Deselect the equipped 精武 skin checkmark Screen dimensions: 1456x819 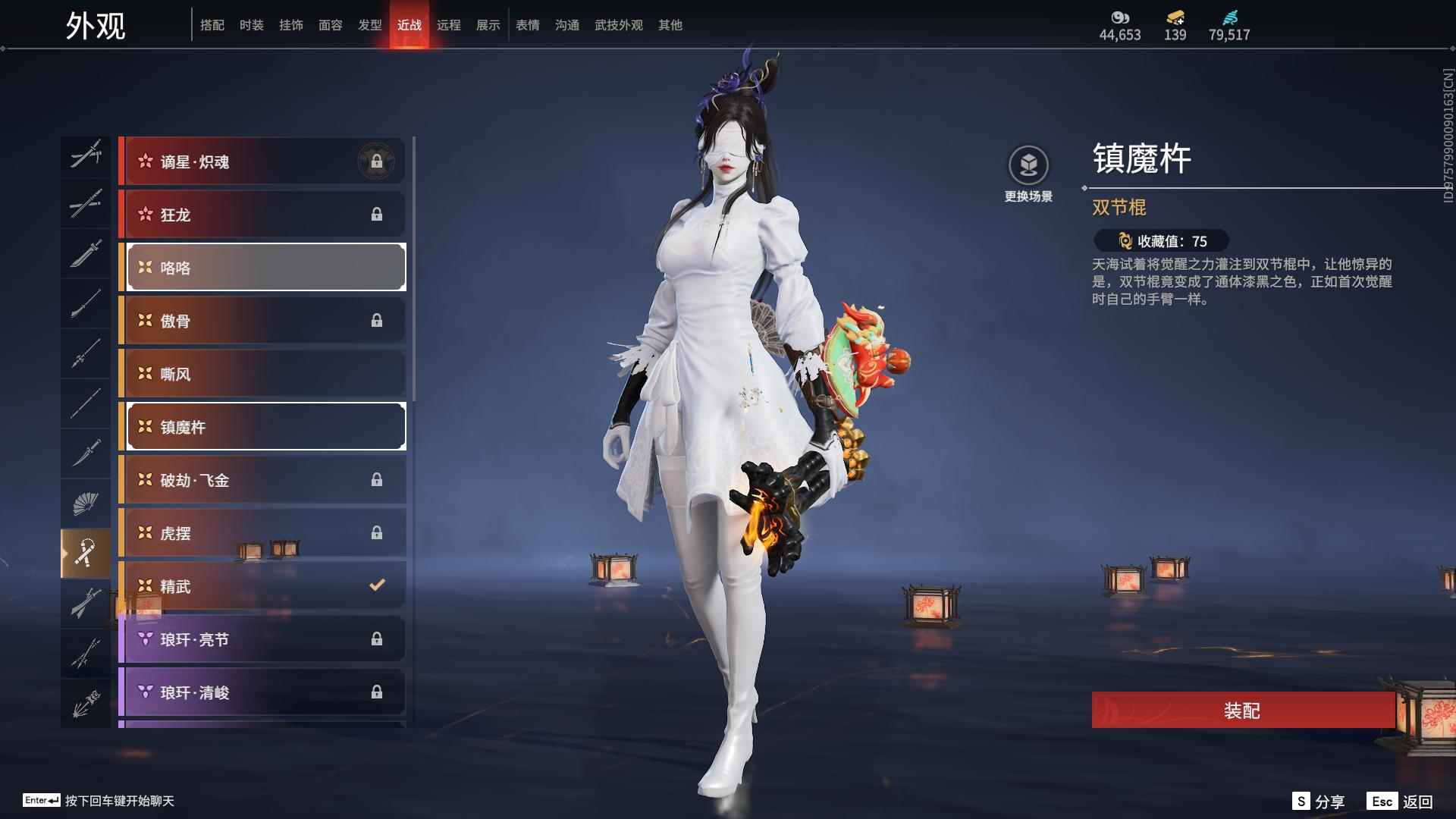pyautogui.click(x=375, y=585)
